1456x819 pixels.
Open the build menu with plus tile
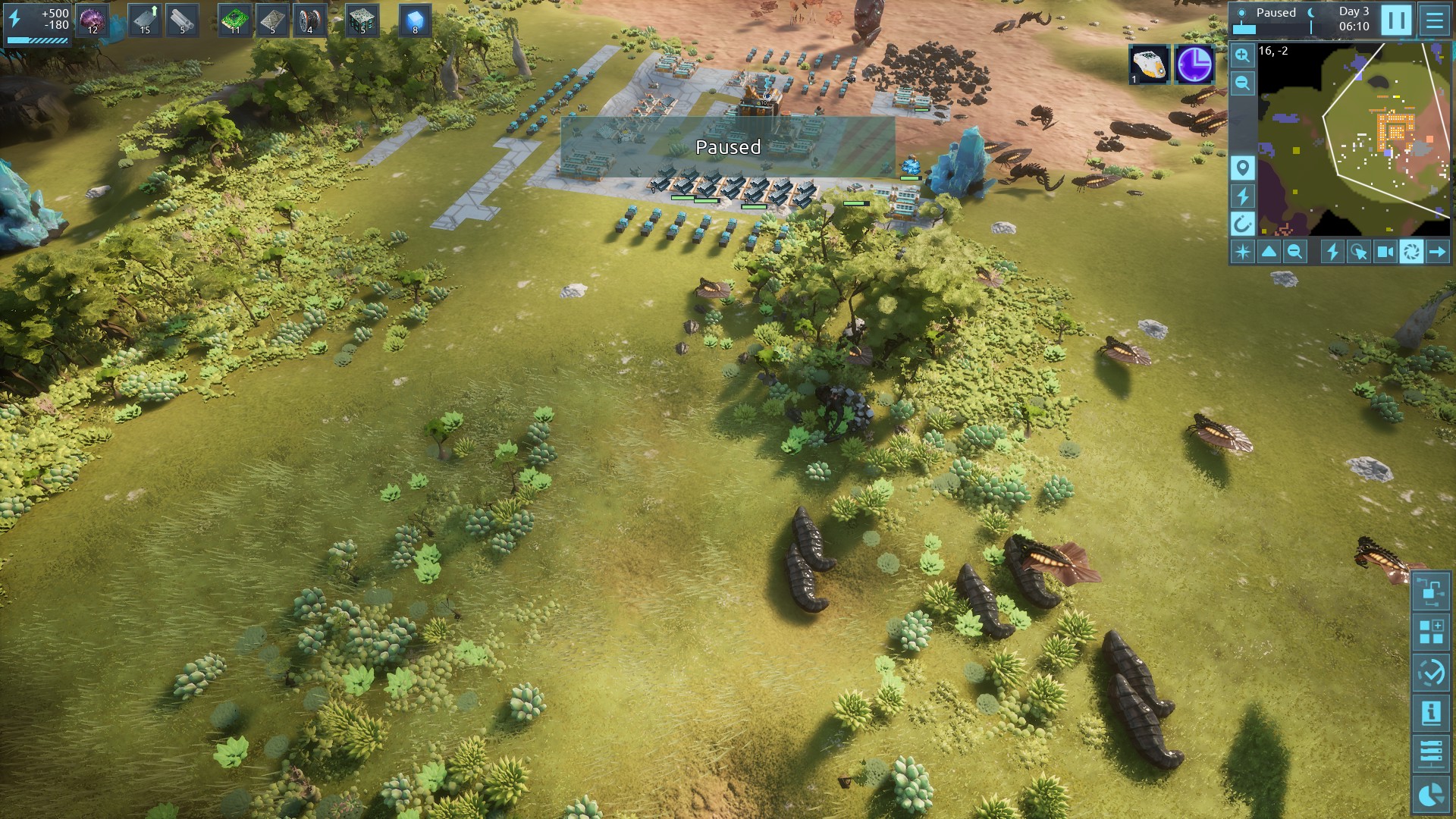tap(1431, 632)
